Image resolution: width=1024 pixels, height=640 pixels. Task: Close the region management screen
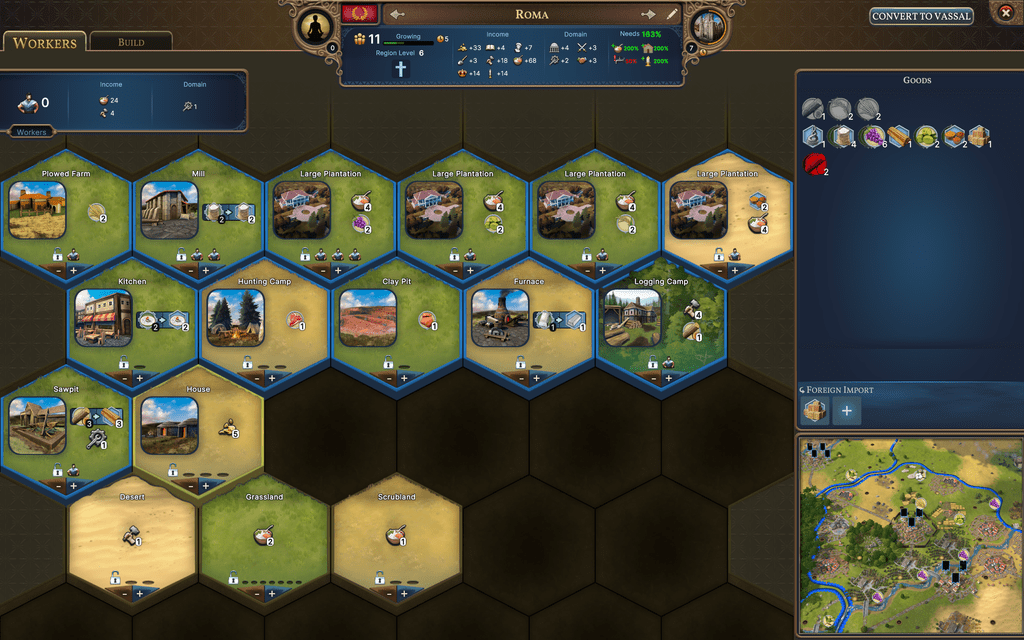click(1006, 13)
